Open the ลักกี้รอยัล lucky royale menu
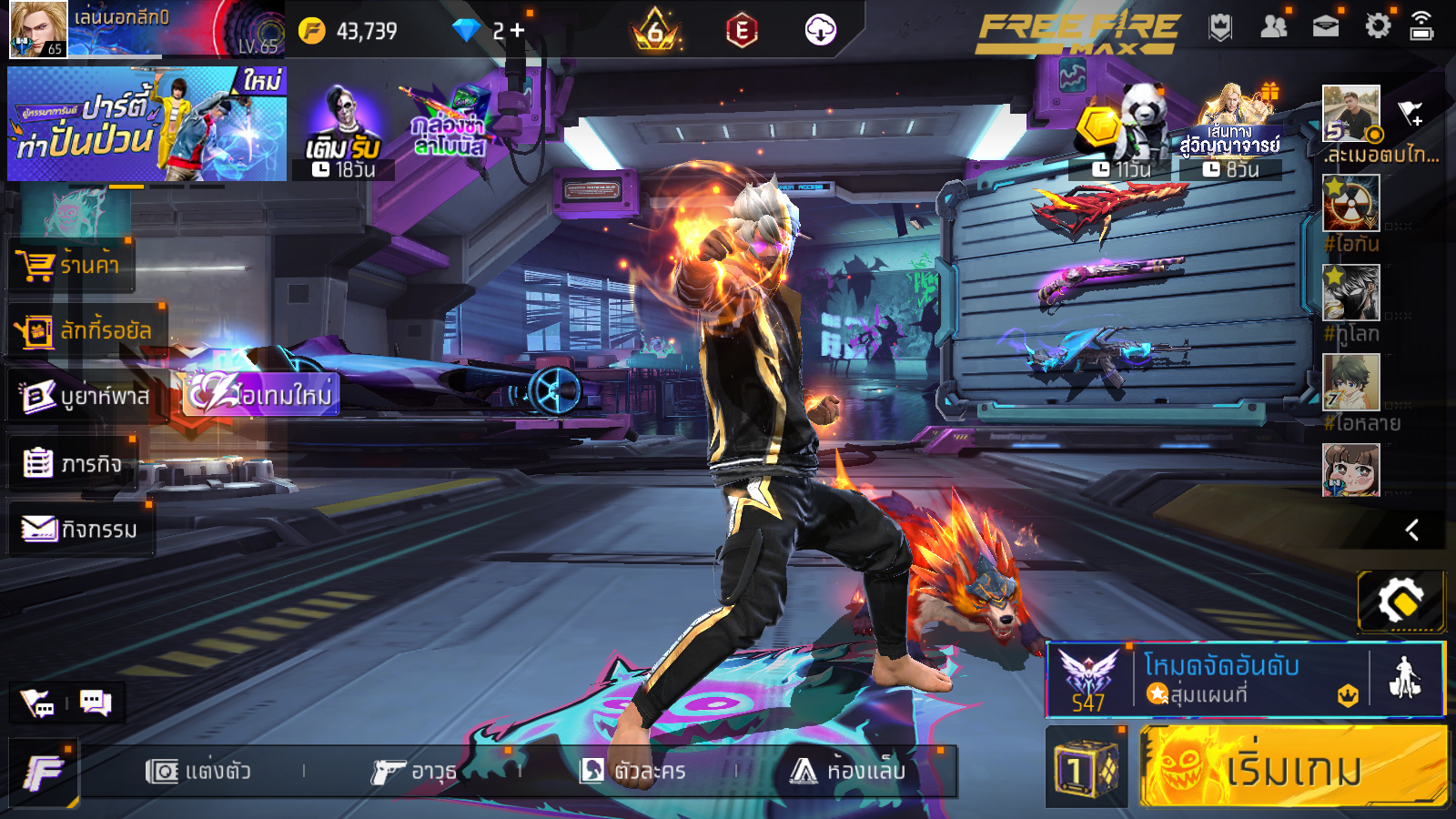The width and height of the screenshot is (1456, 819). point(86,330)
